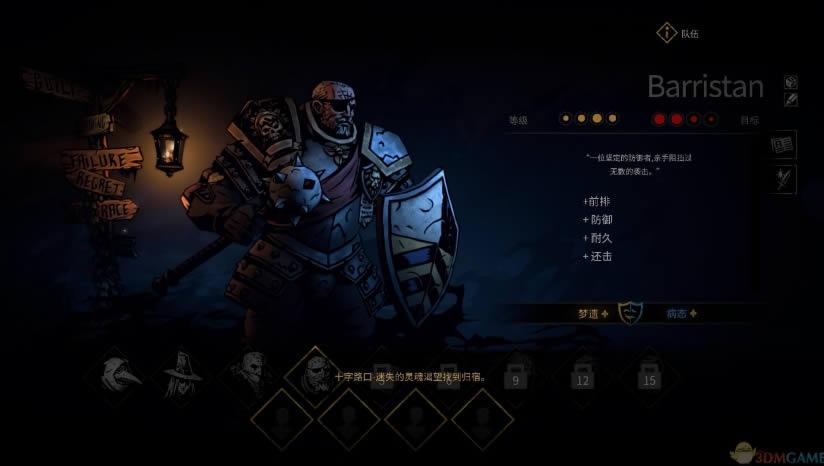Open the hero details page tab
The height and width of the screenshot is (466, 824).
783,145
